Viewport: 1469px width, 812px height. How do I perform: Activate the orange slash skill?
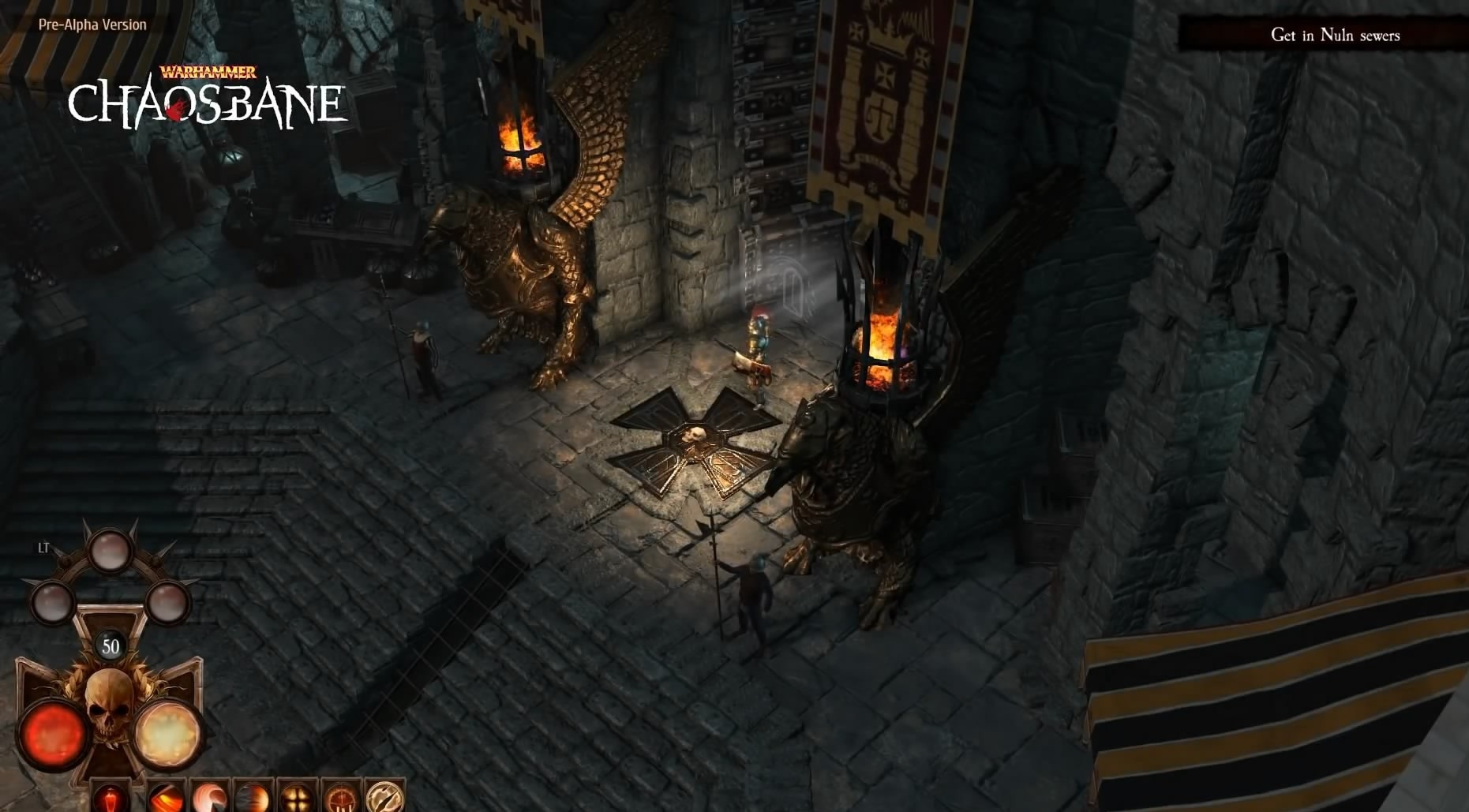167,797
